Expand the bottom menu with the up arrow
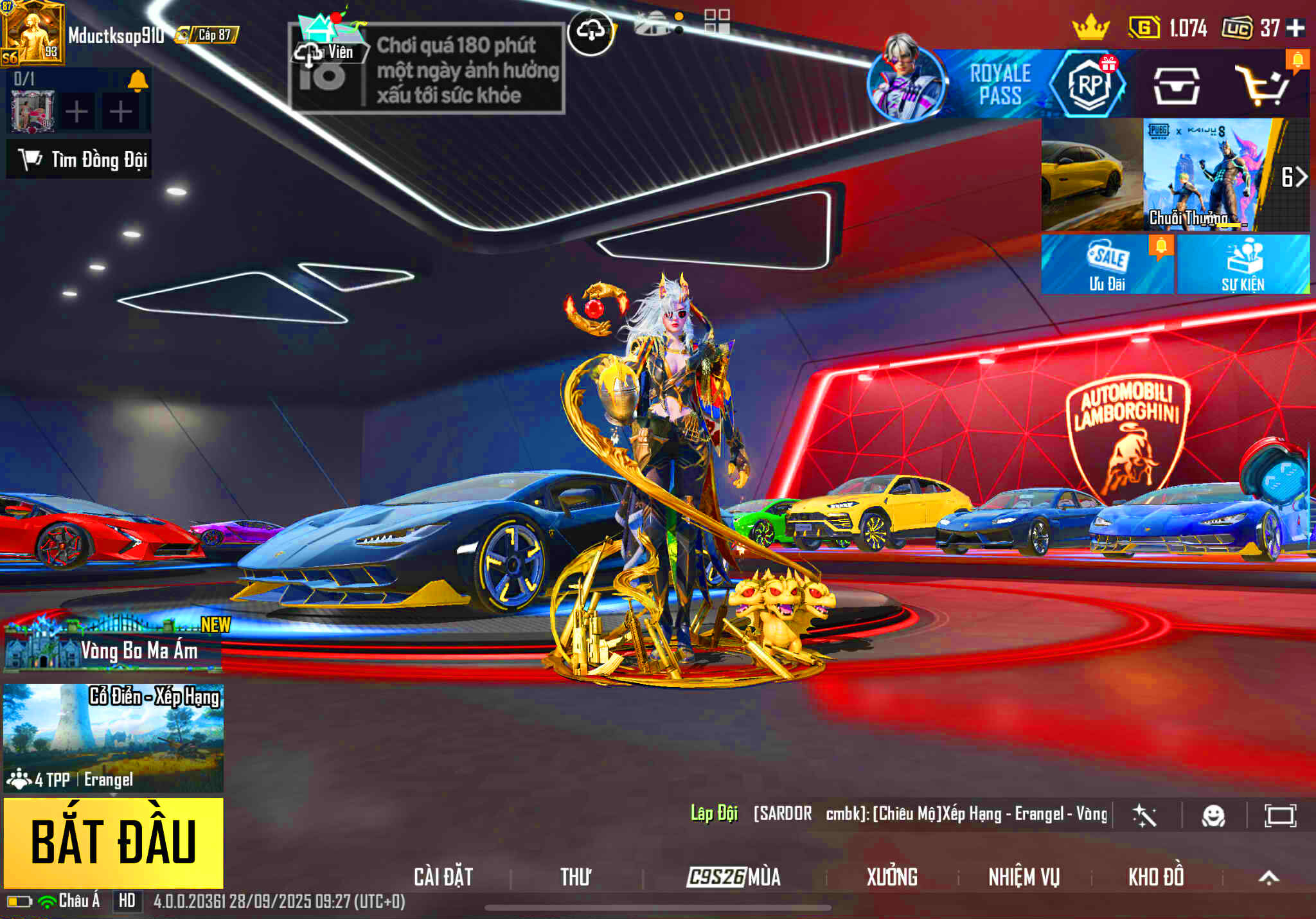This screenshot has width=1316, height=919. tap(1268, 877)
